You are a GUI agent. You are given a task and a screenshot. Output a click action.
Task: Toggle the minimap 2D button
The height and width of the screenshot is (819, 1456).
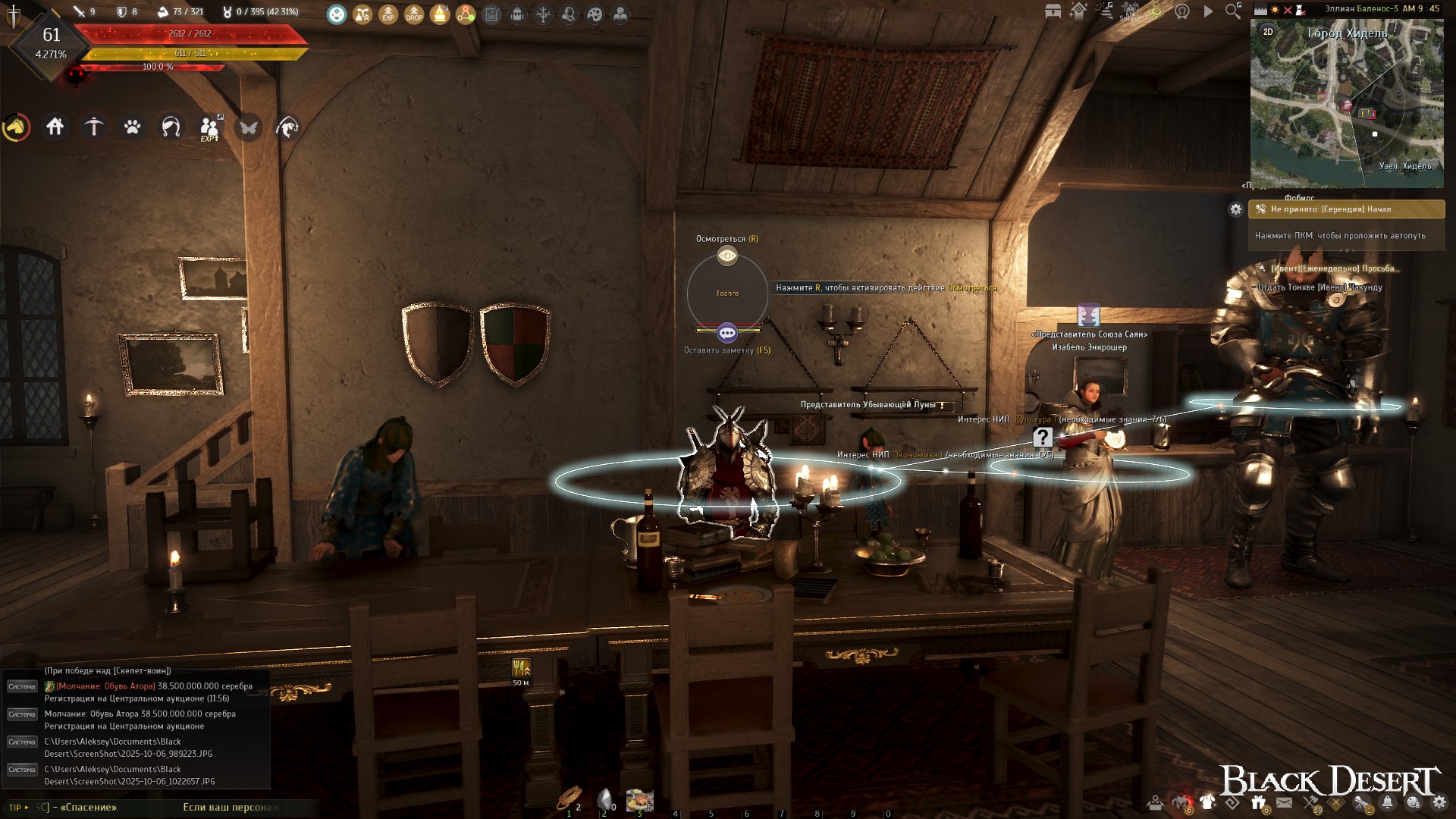point(1268,32)
